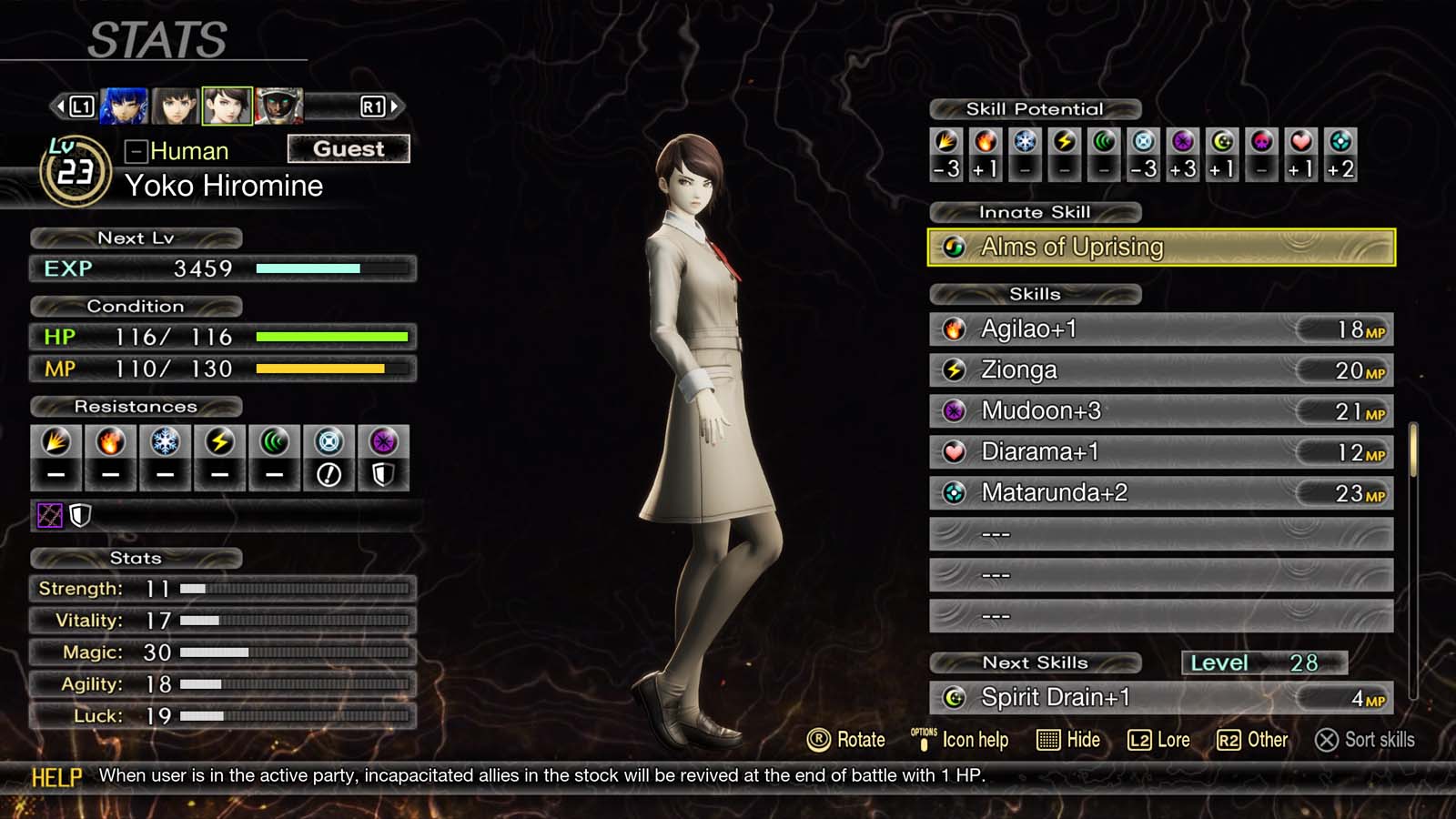
Task: Click the Dark affinity icon with +3
Action: point(1182,144)
